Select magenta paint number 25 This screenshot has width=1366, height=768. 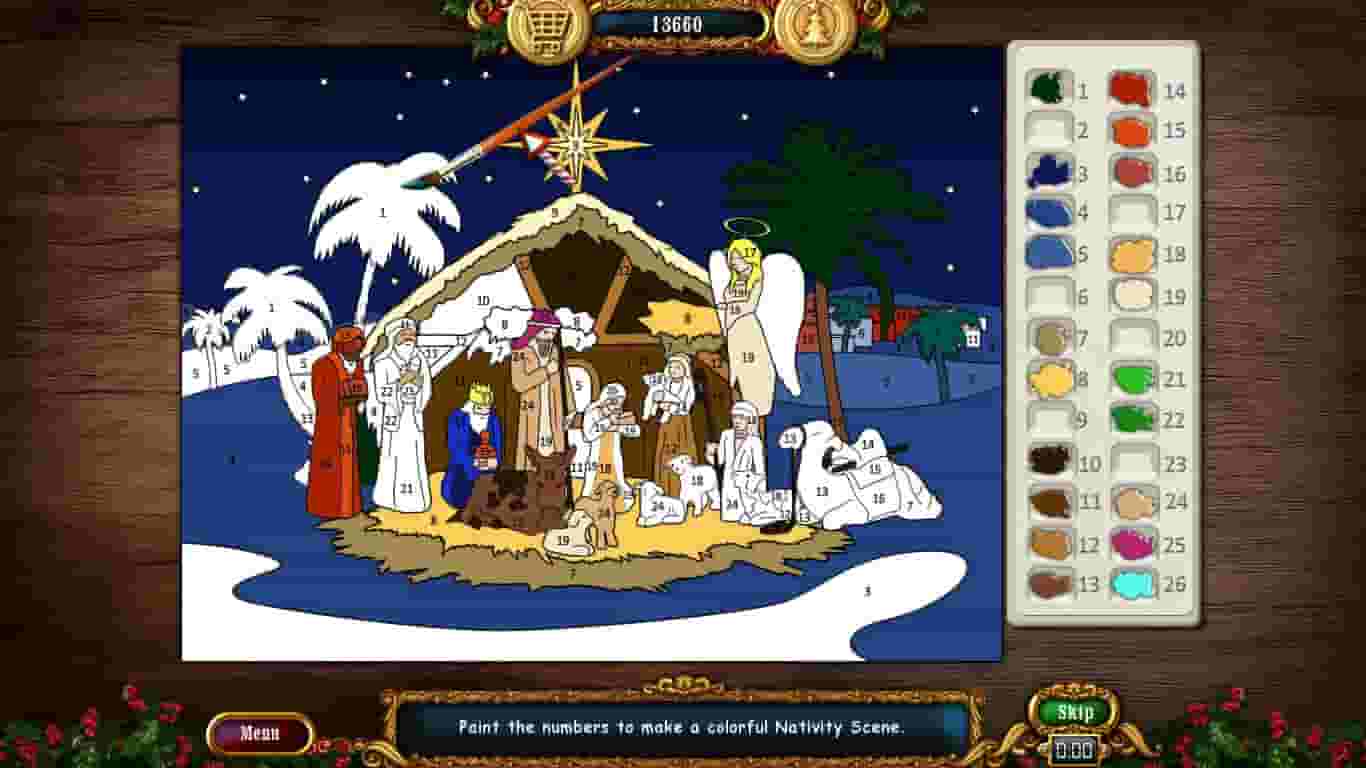pyautogui.click(x=1131, y=546)
